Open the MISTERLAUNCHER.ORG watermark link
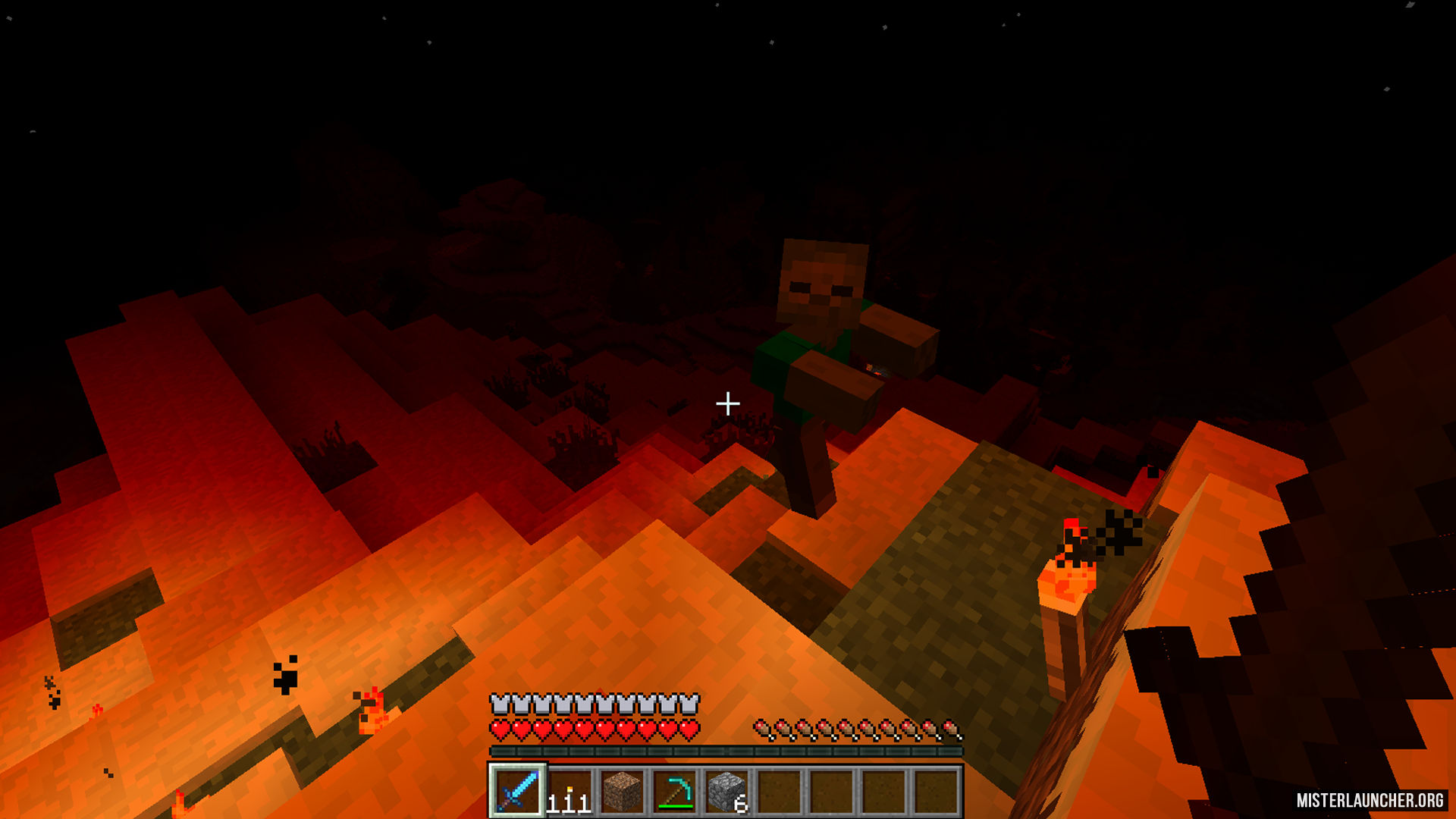The width and height of the screenshot is (1456, 819). pyautogui.click(x=1370, y=800)
